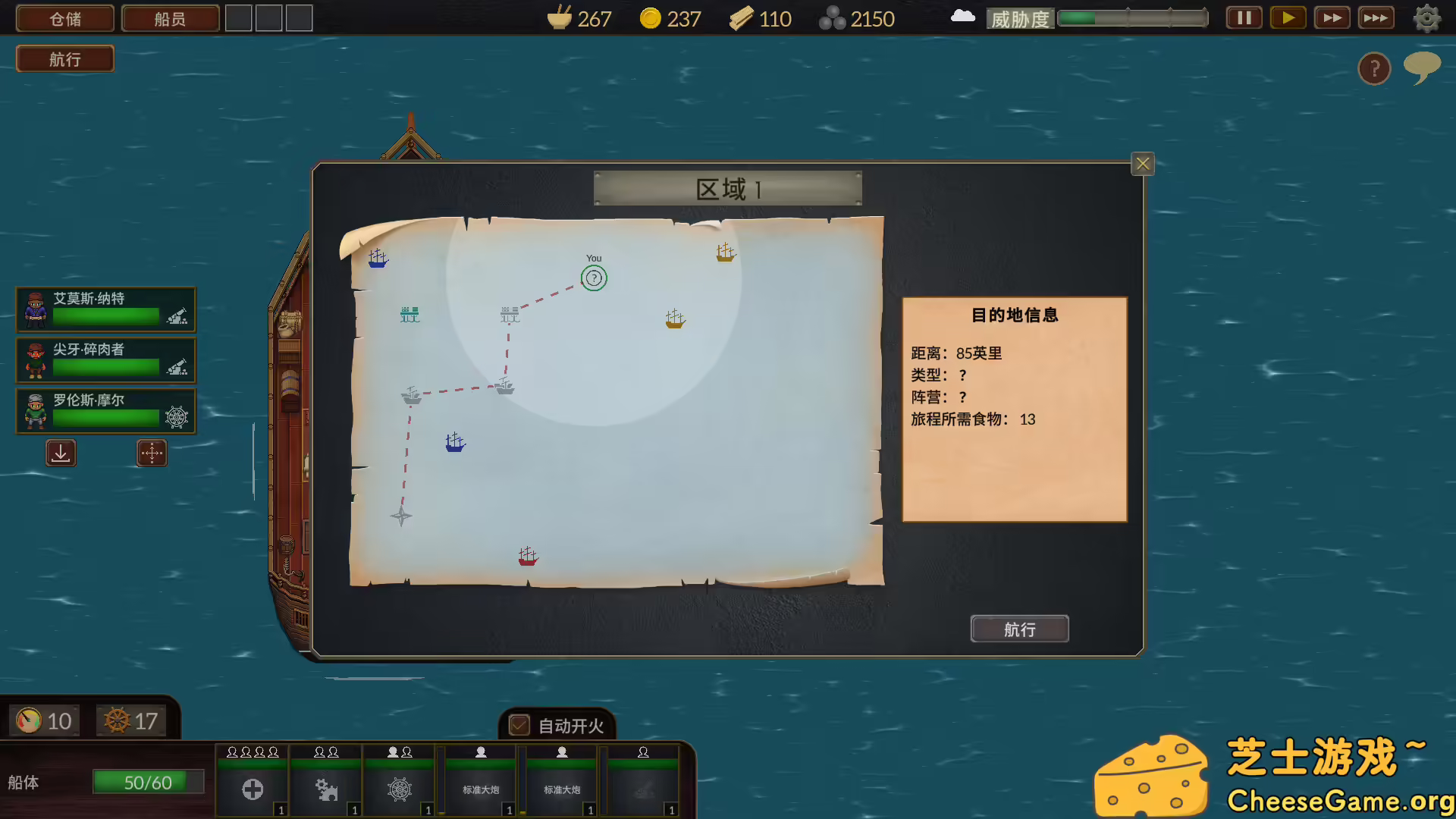Click the move crosshair button under crew list
The image size is (1456, 819).
pyautogui.click(x=152, y=453)
